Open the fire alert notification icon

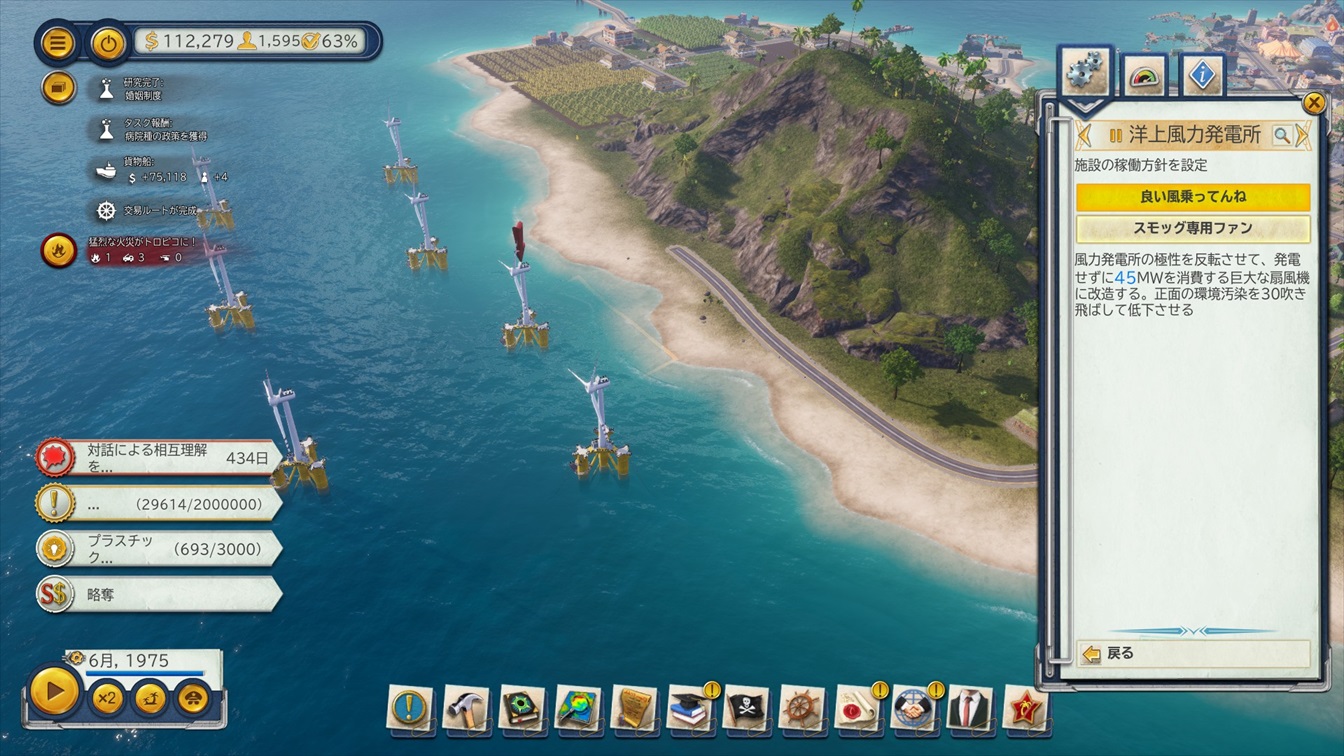(59, 250)
